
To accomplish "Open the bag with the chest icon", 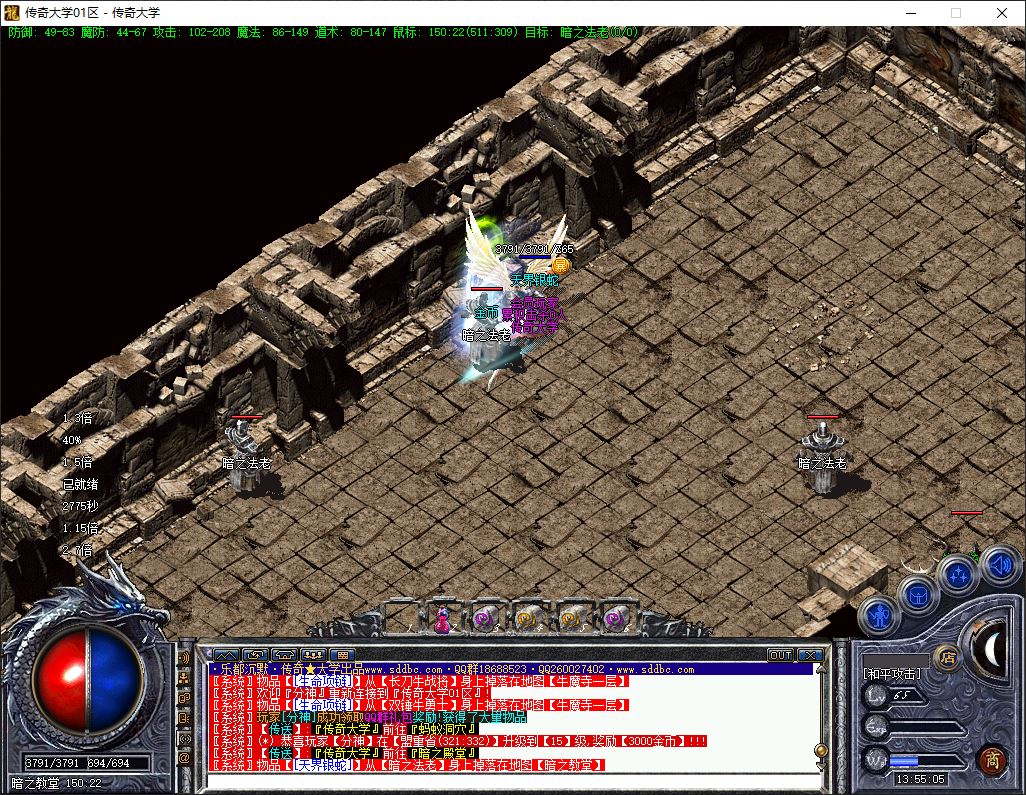I will click(917, 596).
